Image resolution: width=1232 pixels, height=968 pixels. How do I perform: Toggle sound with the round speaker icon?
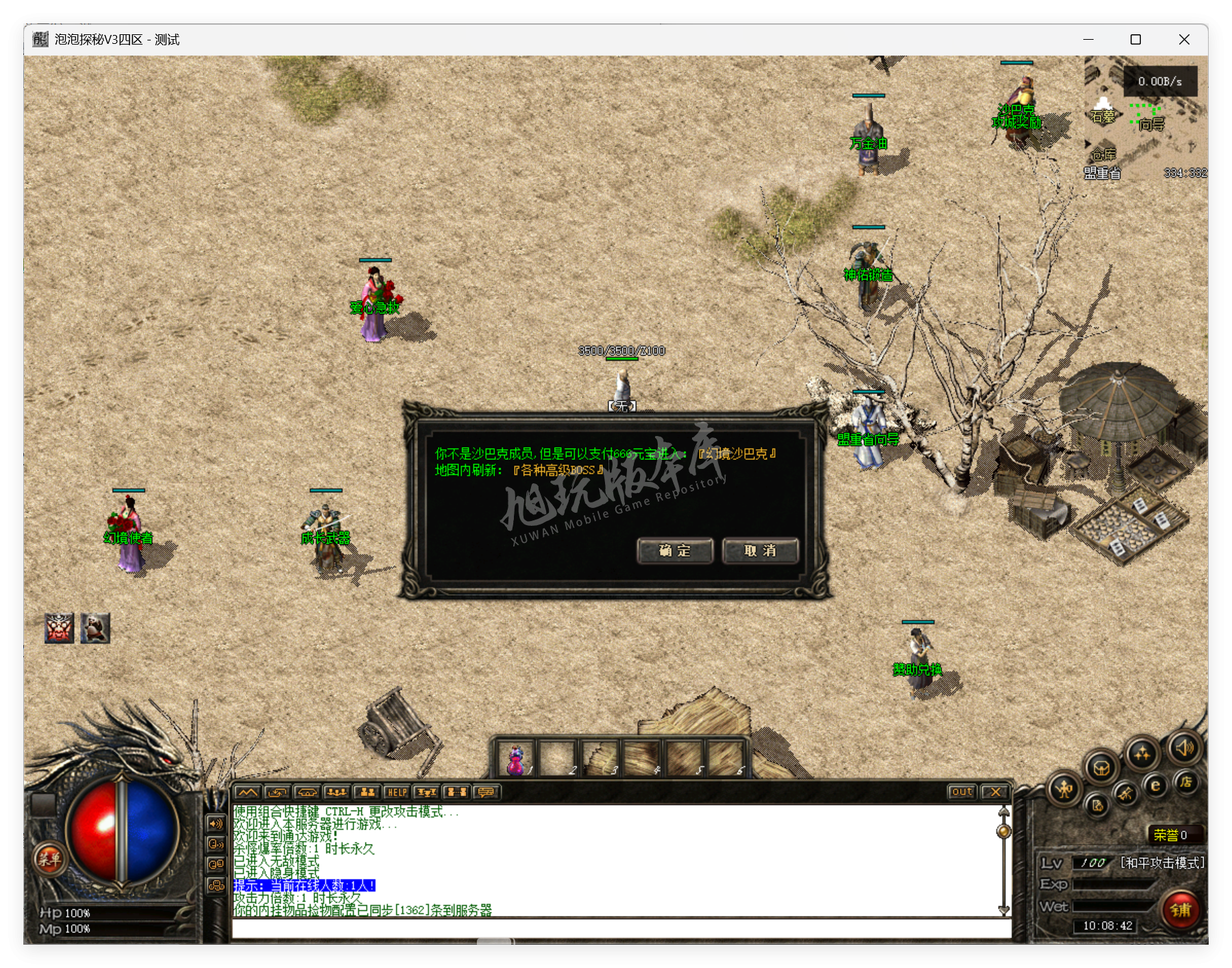point(1185,747)
